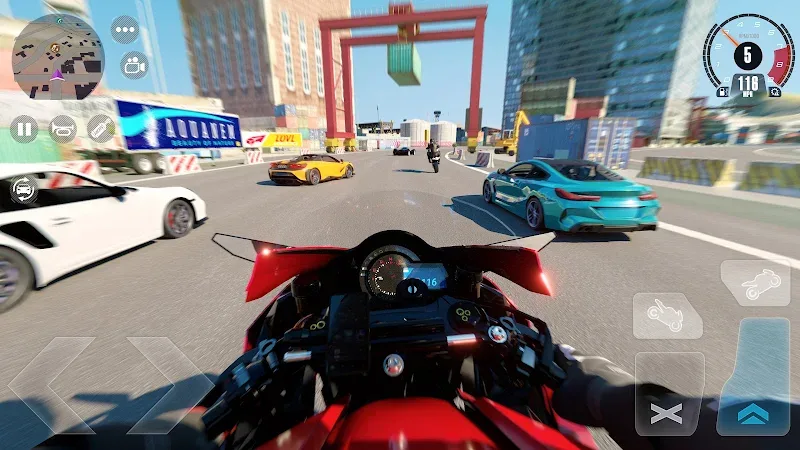Tap the front-wheel stoppie motorcycle button

pyautogui.click(x=755, y=283)
